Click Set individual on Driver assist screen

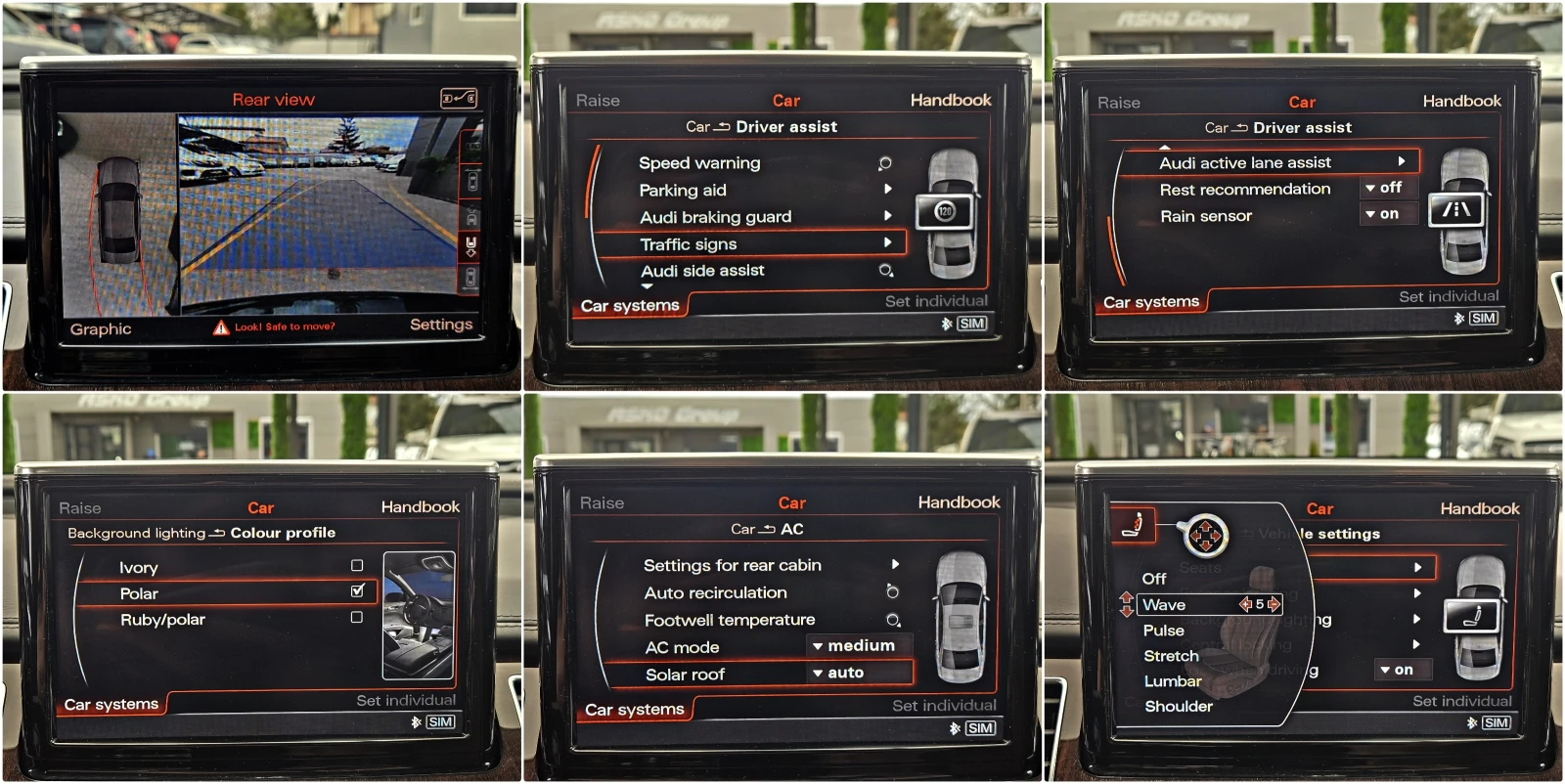[x=934, y=301]
